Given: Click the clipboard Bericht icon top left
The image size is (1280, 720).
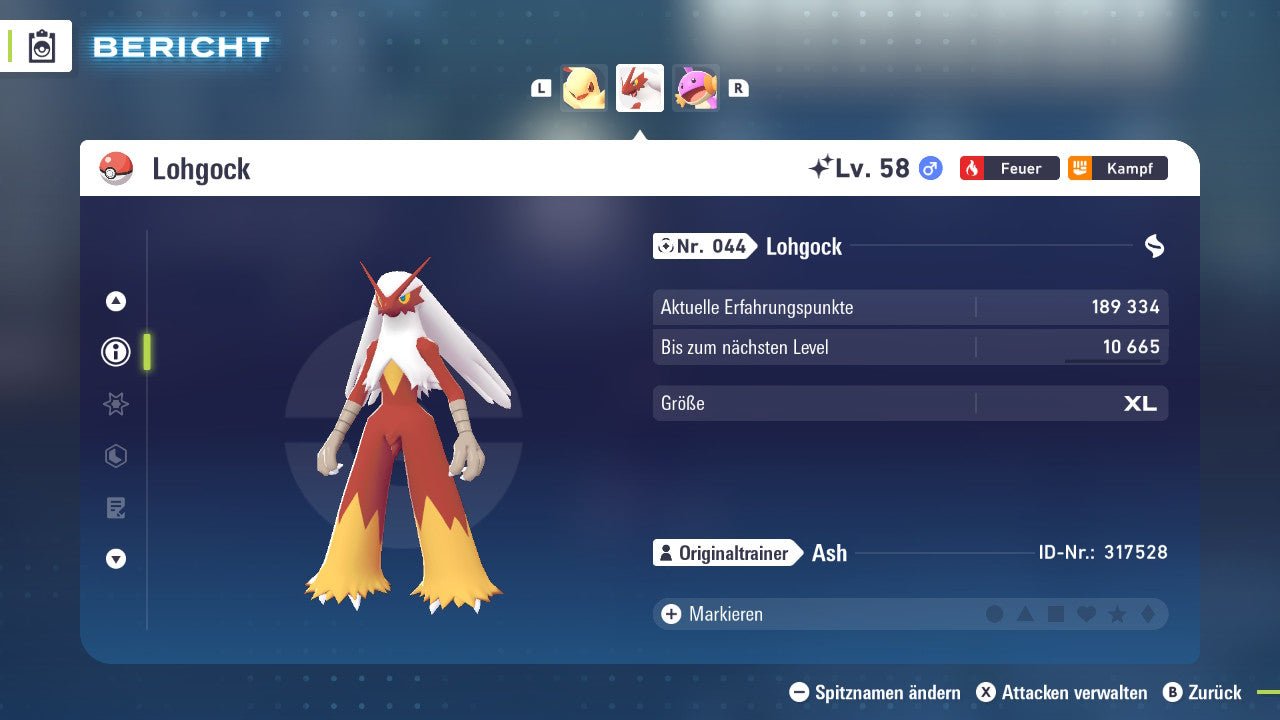Looking at the screenshot, I should pos(42,46).
